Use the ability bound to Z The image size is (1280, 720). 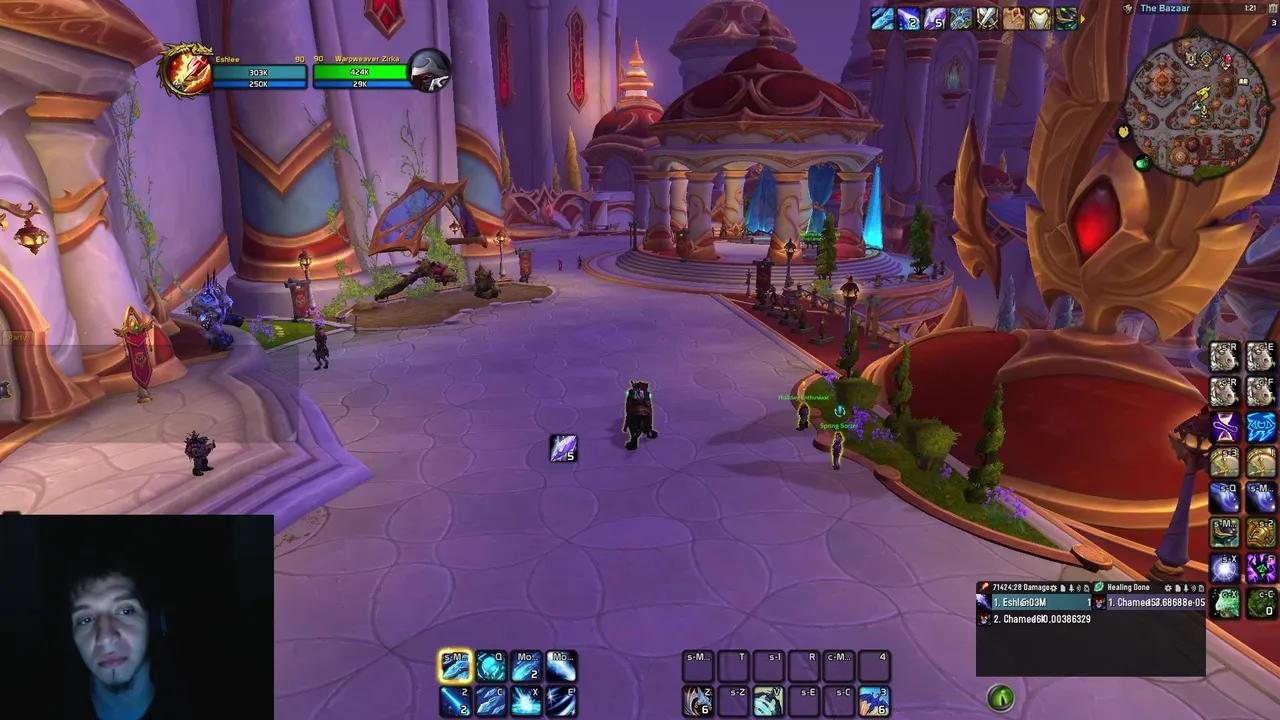[x=698, y=701]
